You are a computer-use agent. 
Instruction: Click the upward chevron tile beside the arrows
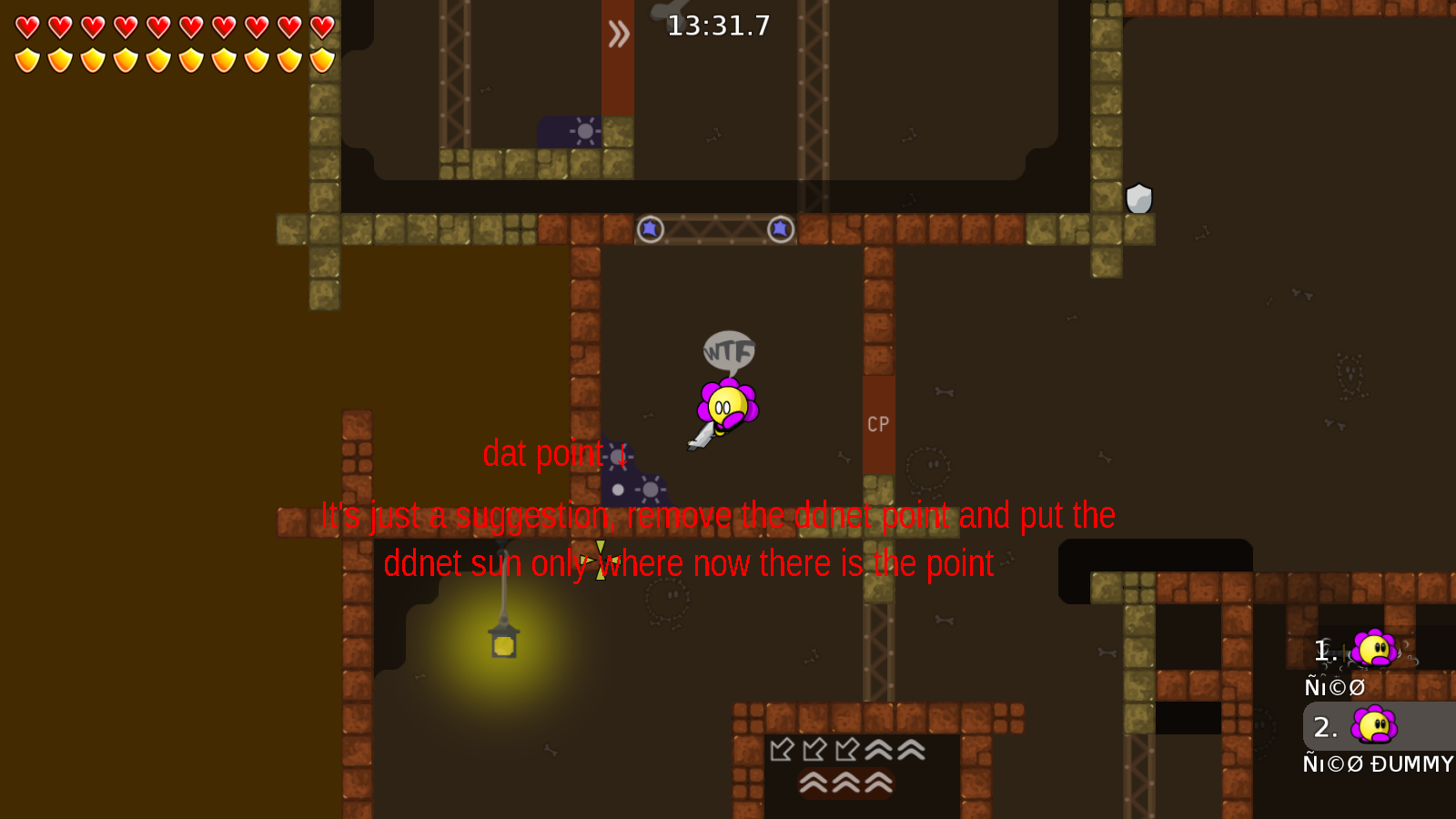[x=878, y=751]
